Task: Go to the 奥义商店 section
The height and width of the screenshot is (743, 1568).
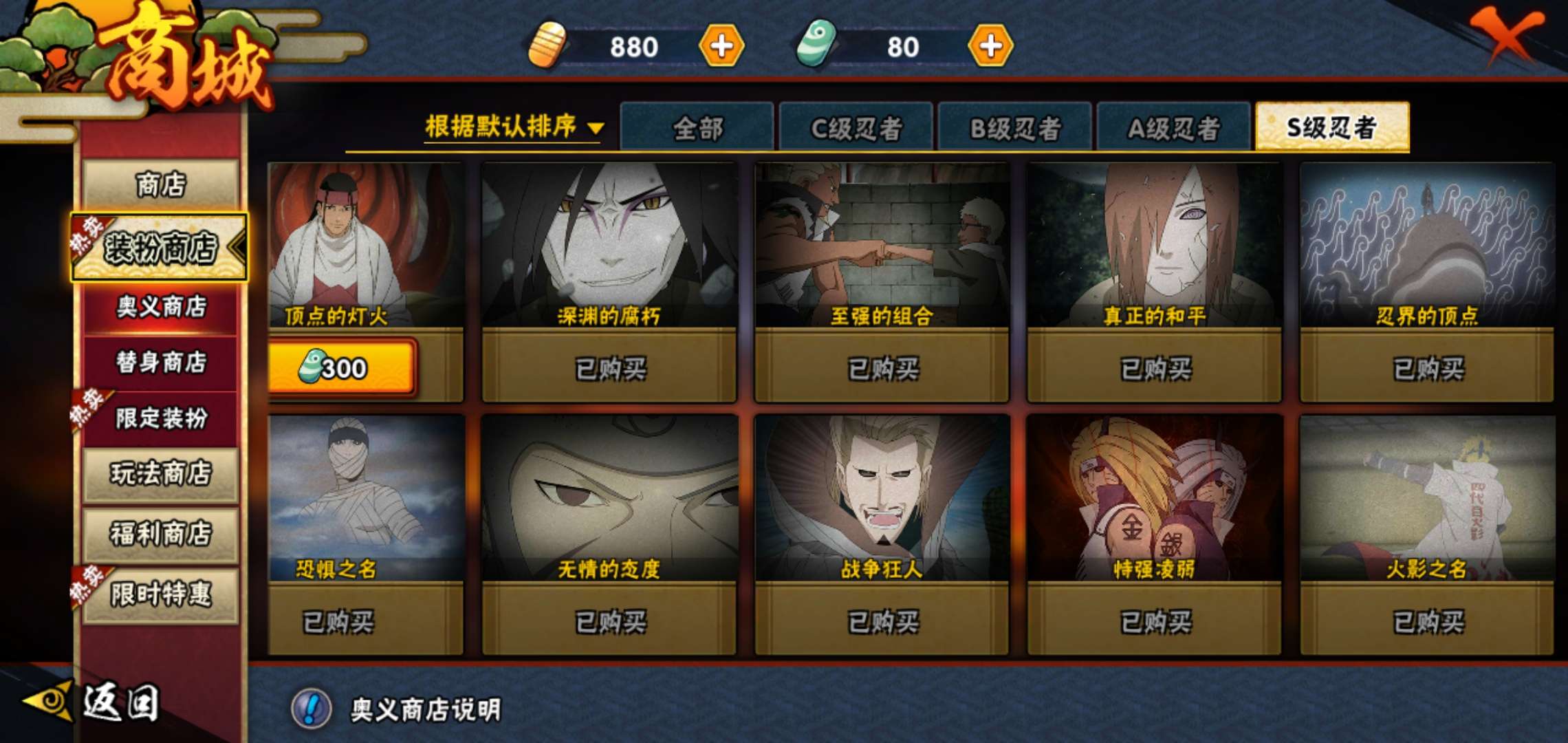Action: [x=160, y=307]
